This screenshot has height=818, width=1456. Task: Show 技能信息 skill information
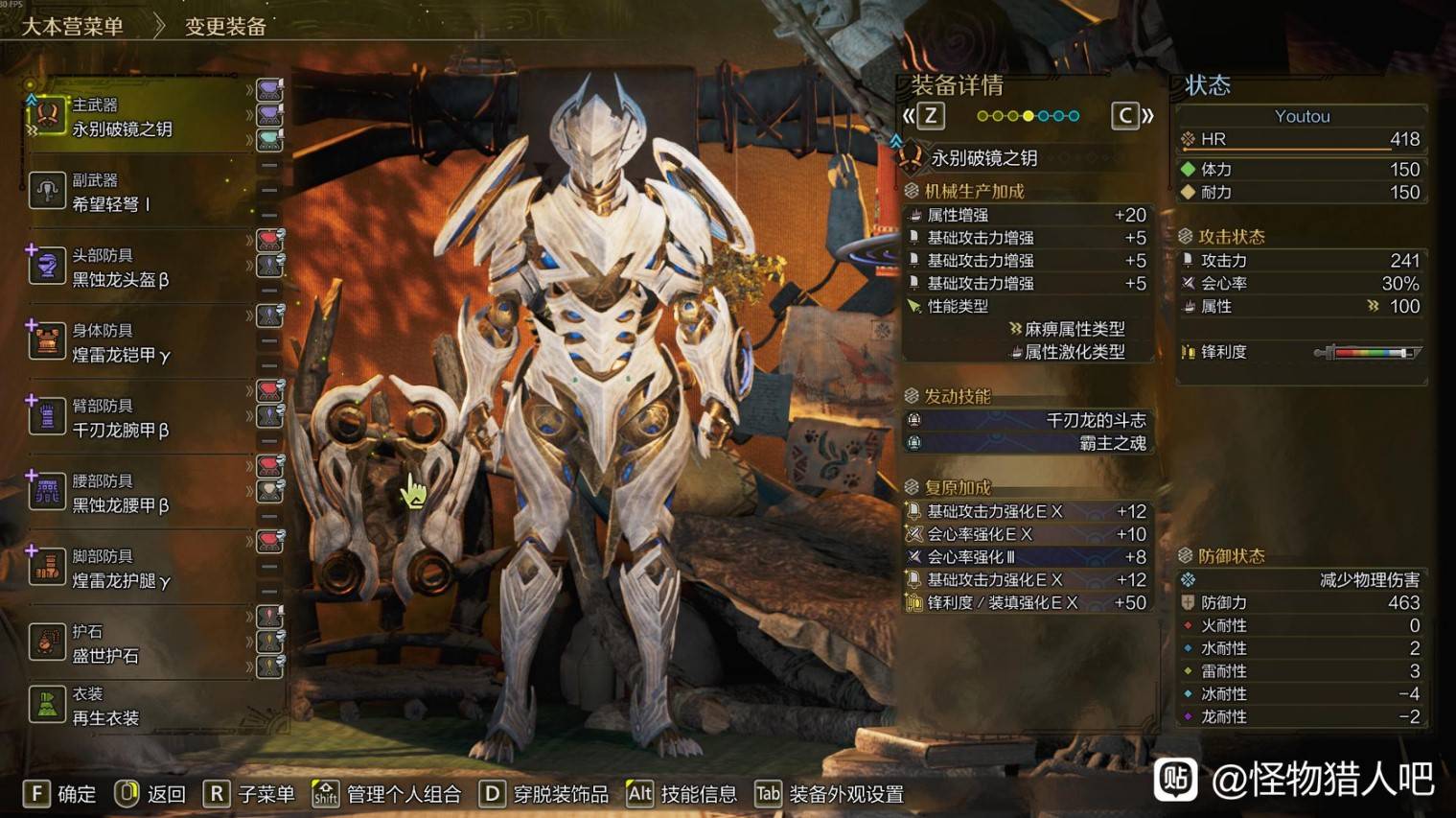[682, 794]
